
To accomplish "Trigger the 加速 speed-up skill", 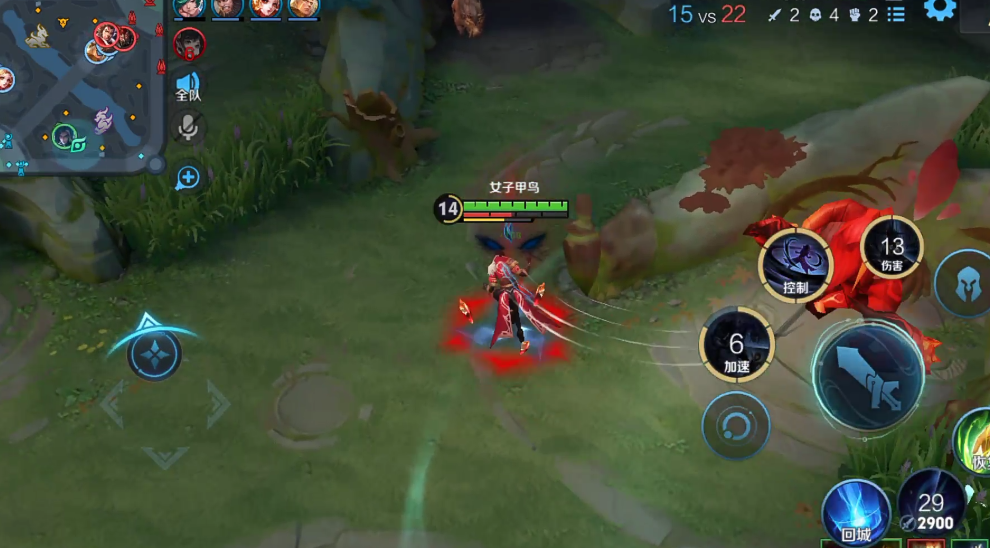I will click(x=737, y=346).
